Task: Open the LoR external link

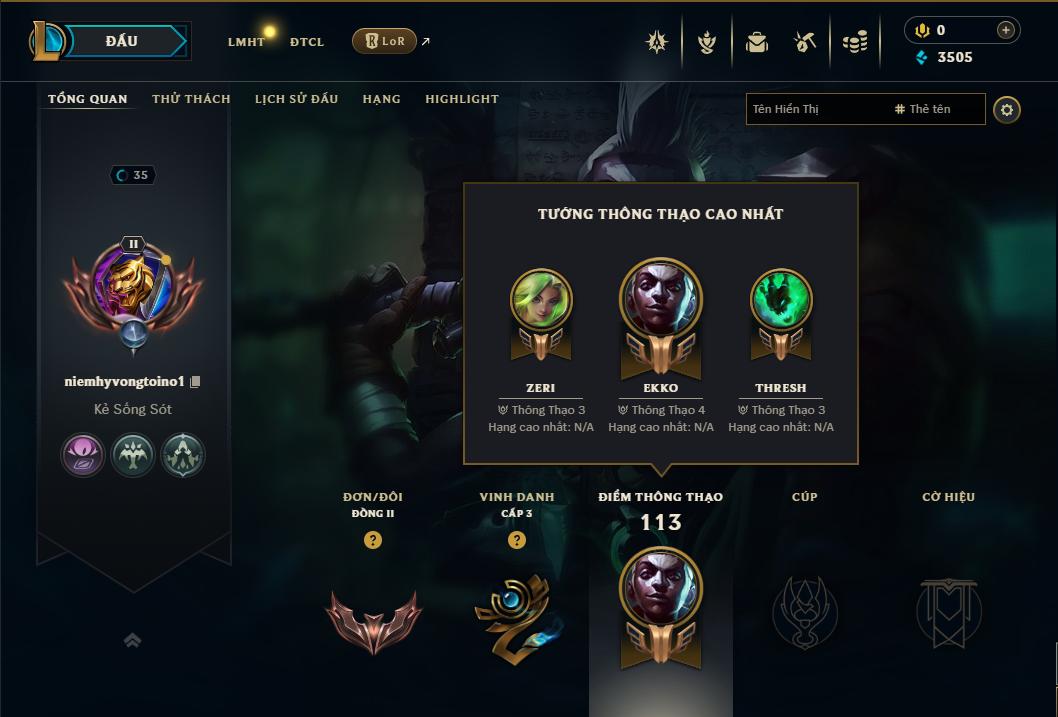Action: (x=385, y=41)
